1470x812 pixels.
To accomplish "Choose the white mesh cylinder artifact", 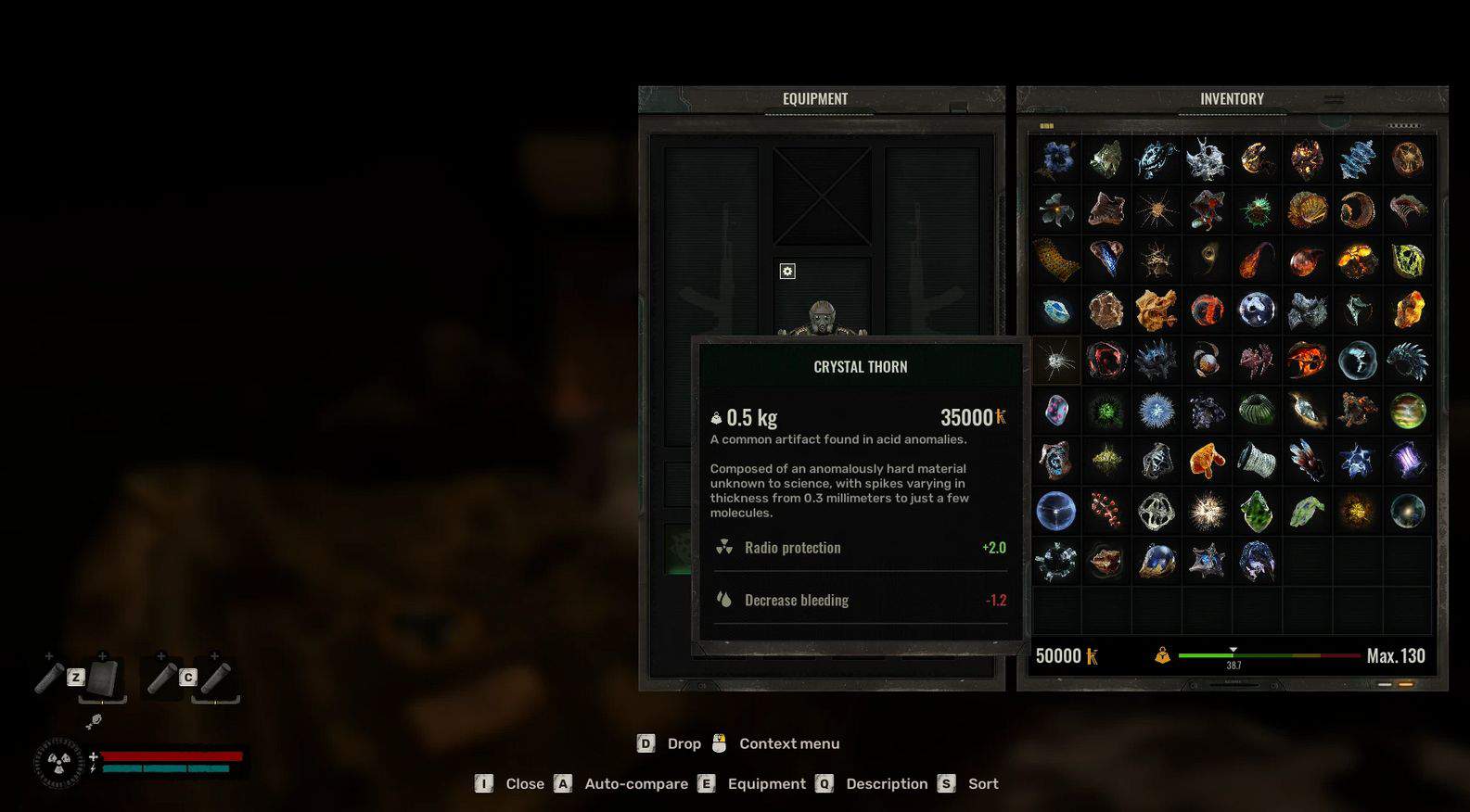I will pyautogui.click(x=1257, y=461).
